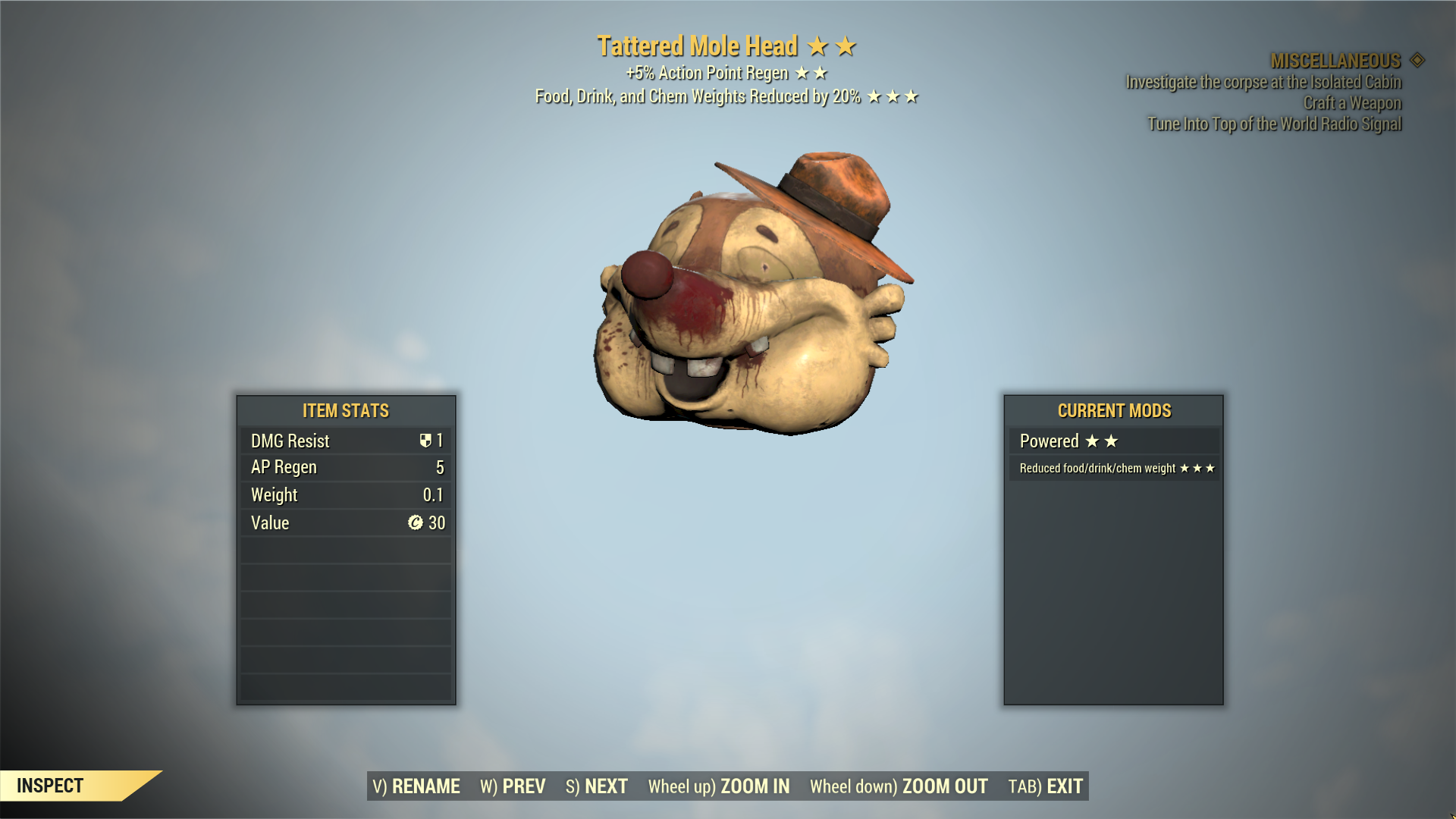Exit the inspect screen
The height and width of the screenshot is (819, 1456).
click(x=1045, y=786)
